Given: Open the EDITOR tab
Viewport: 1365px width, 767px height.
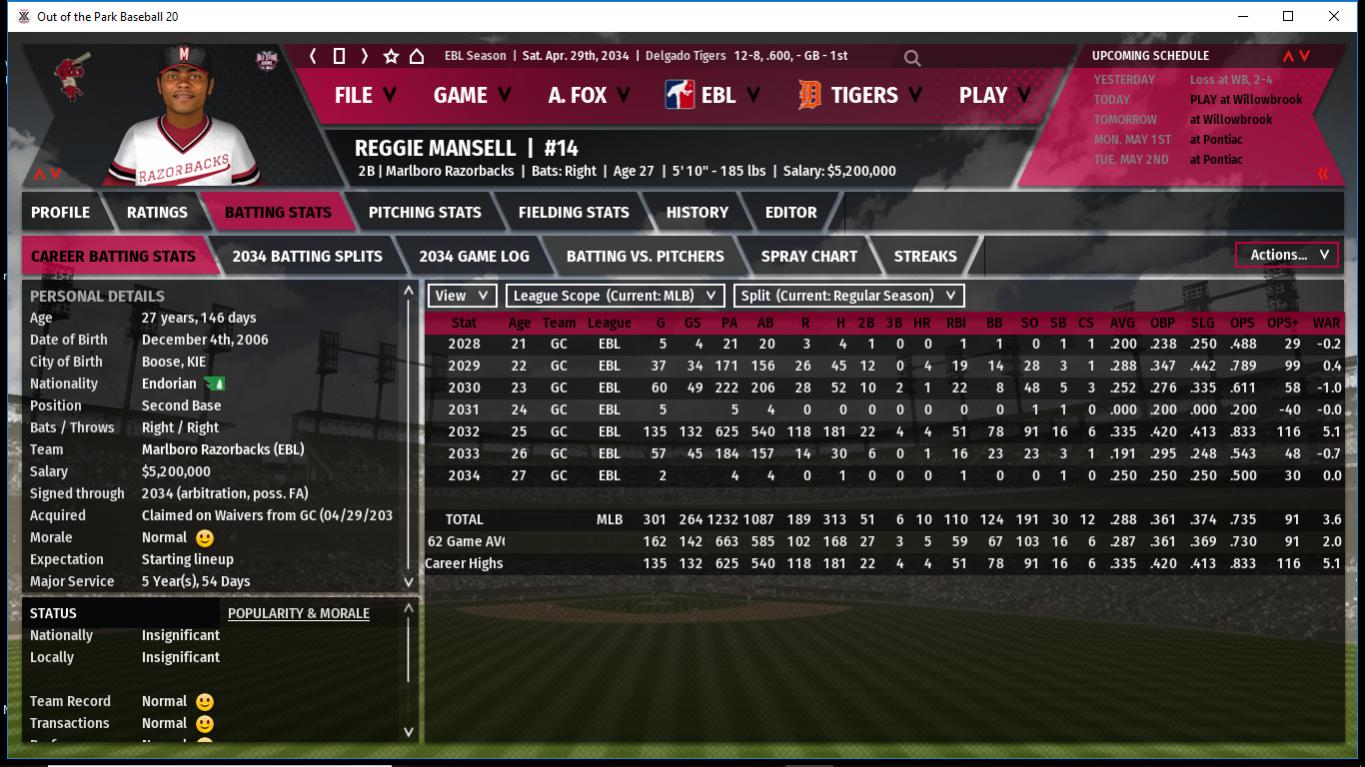Looking at the screenshot, I should (x=791, y=212).
